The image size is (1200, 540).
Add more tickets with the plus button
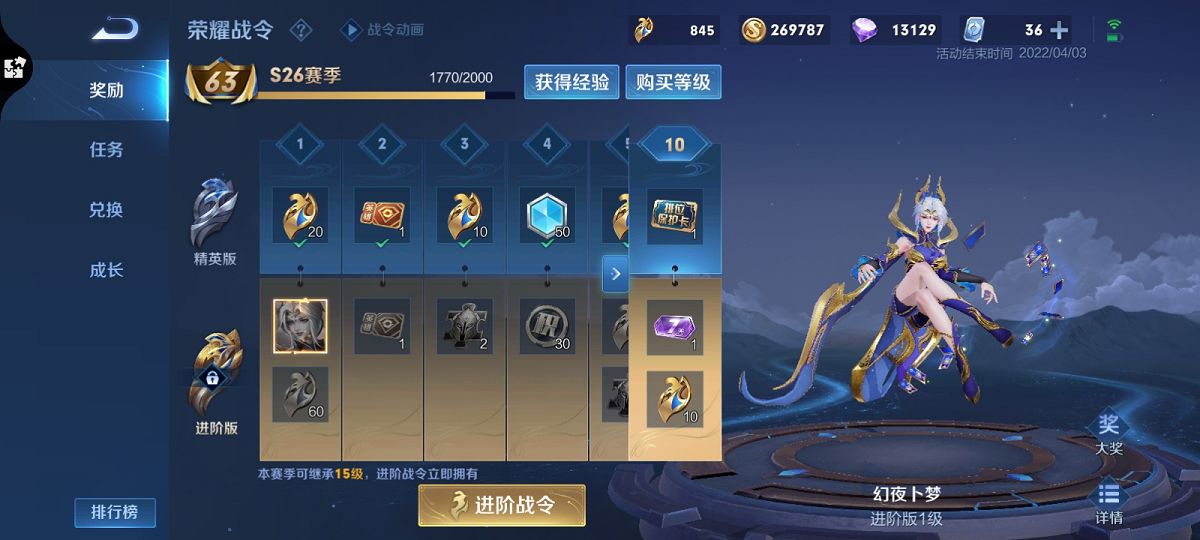coord(1059,30)
